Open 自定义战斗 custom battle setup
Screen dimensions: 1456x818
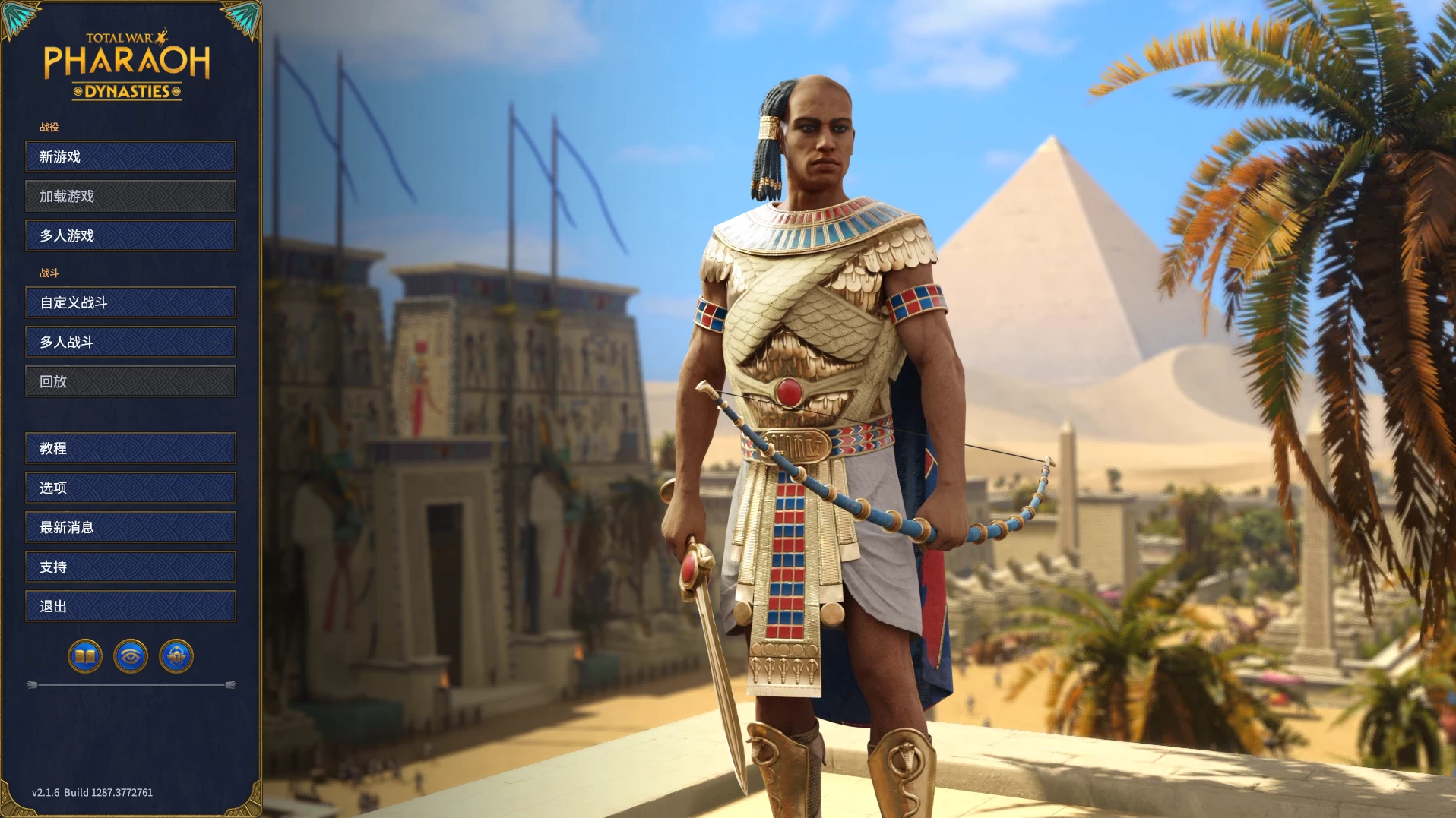[131, 302]
